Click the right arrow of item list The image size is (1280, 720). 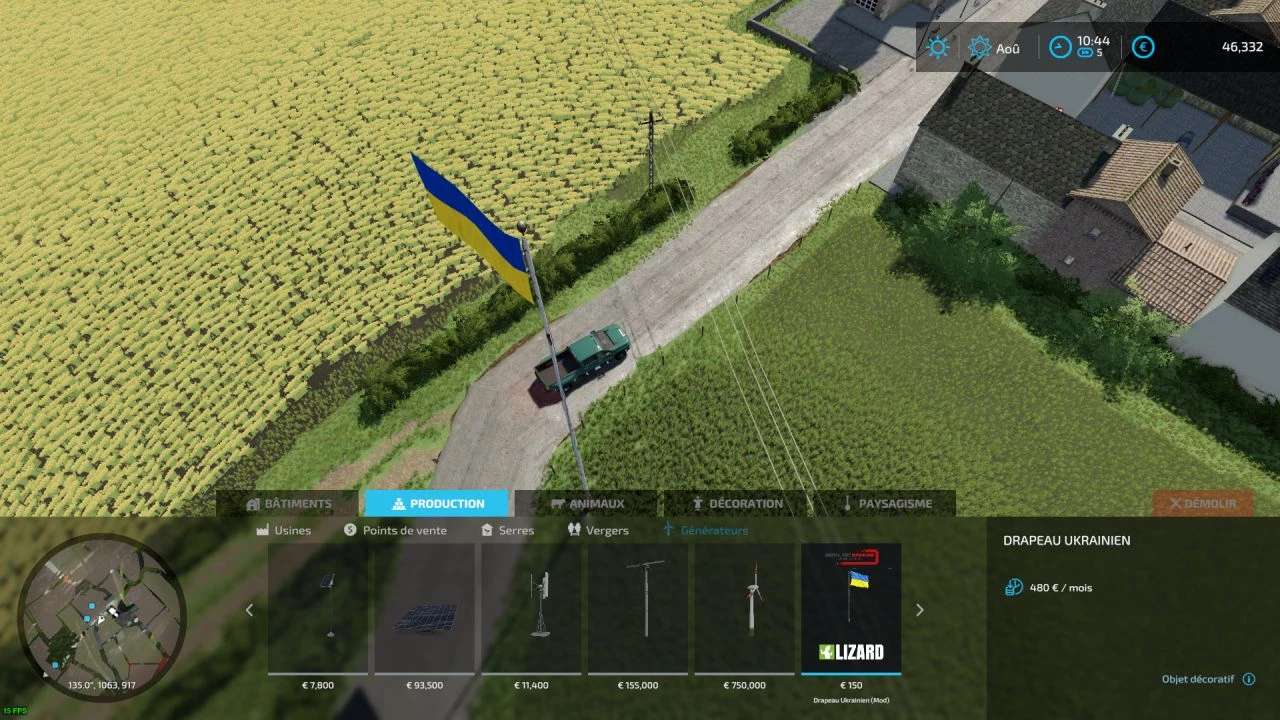pyautogui.click(x=920, y=610)
